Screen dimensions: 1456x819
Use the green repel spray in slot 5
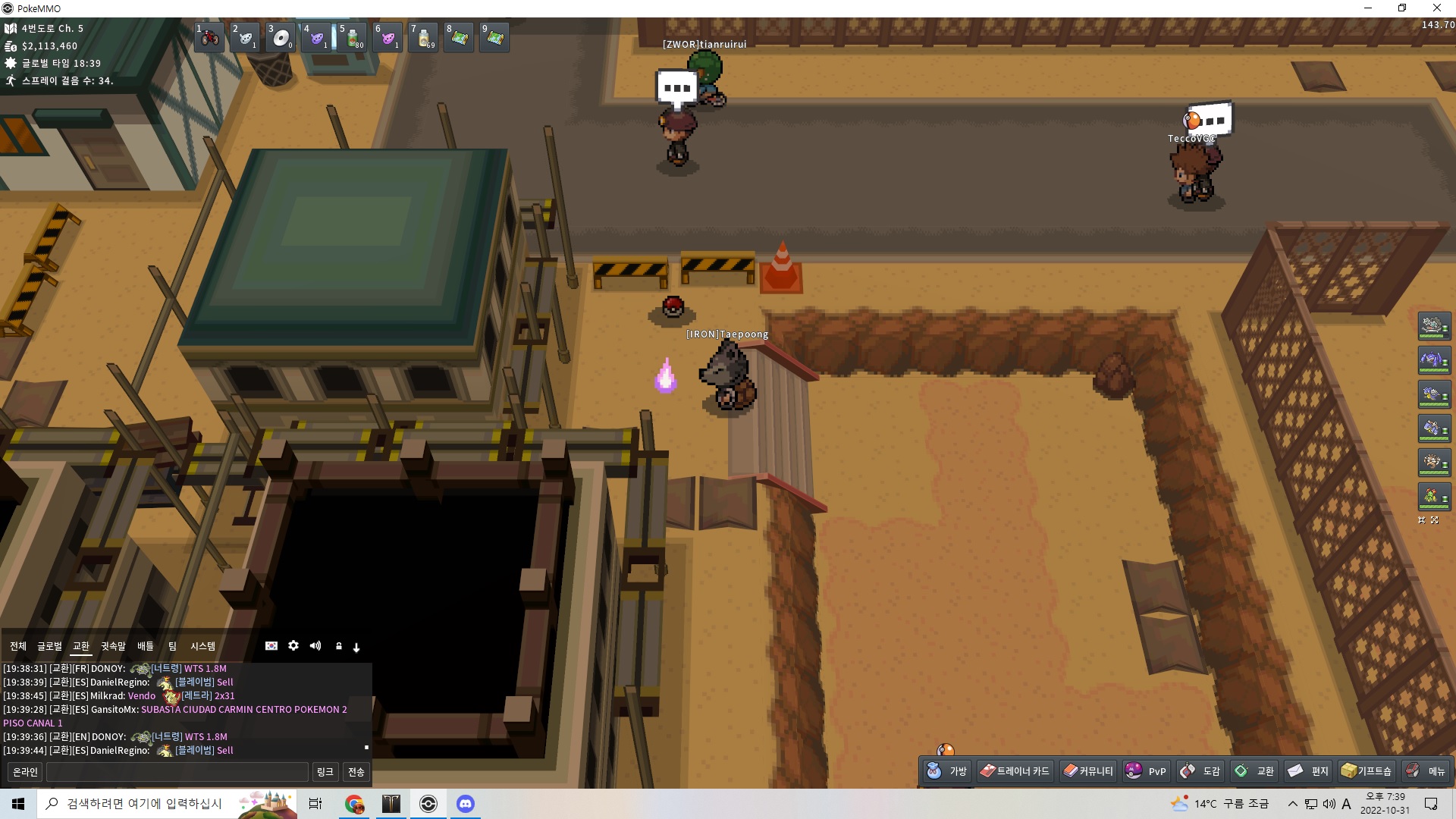[353, 37]
